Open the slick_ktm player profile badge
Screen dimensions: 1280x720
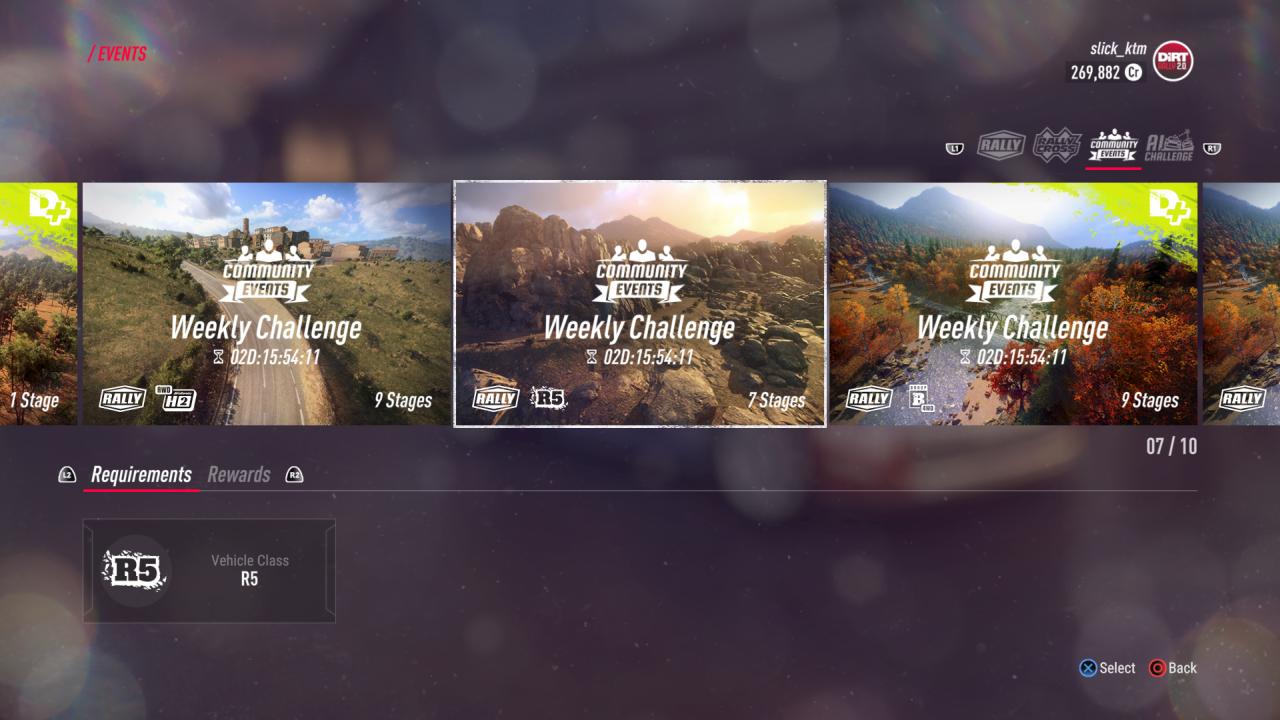[1172, 61]
